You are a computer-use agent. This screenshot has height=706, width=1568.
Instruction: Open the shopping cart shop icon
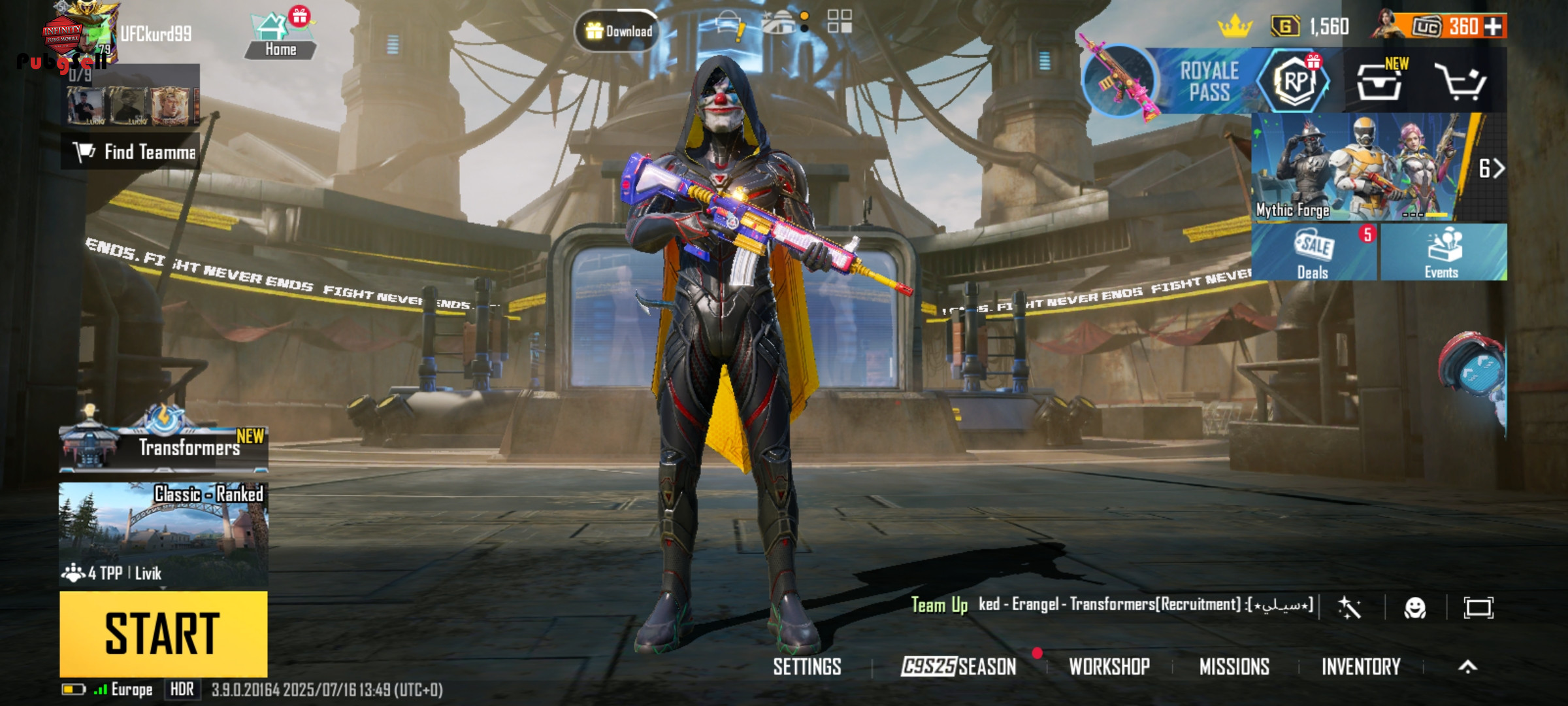tap(1460, 82)
